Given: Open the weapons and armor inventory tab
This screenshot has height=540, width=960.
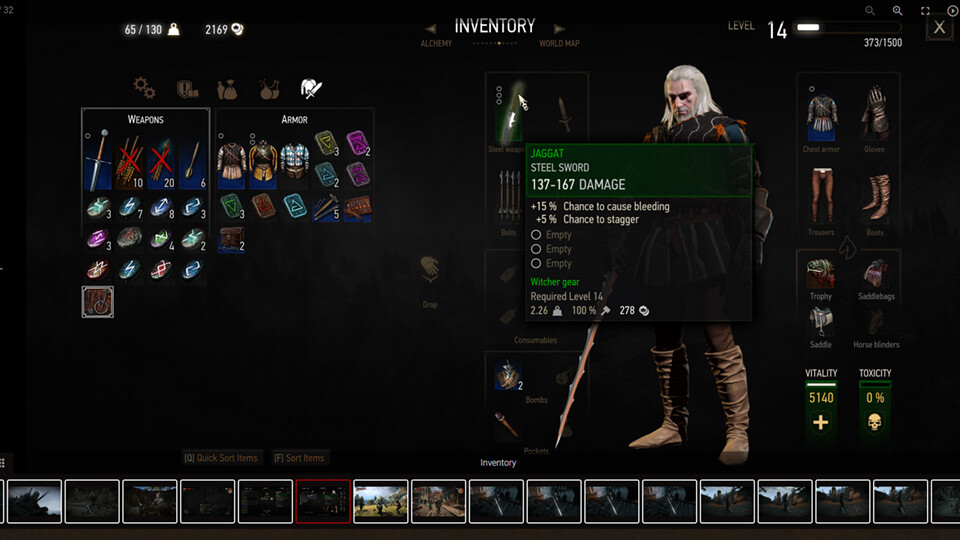Looking at the screenshot, I should click(x=311, y=89).
